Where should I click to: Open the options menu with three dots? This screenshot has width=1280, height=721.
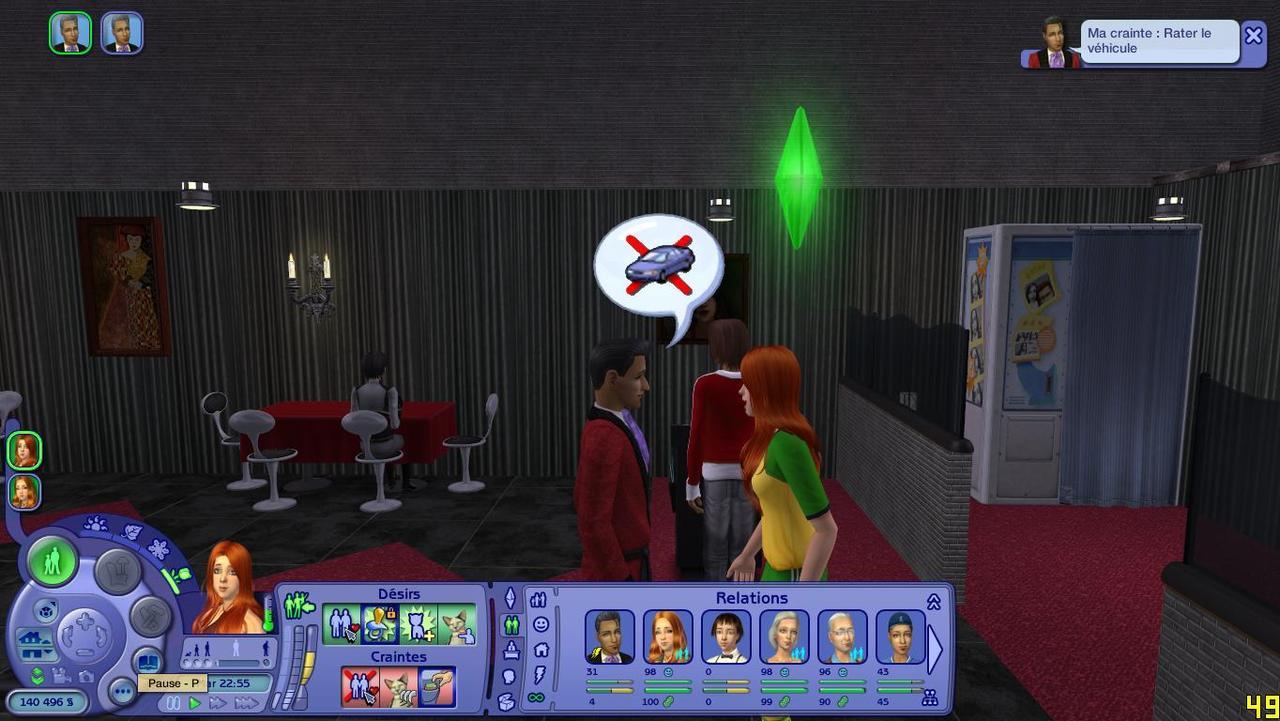tap(122, 691)
